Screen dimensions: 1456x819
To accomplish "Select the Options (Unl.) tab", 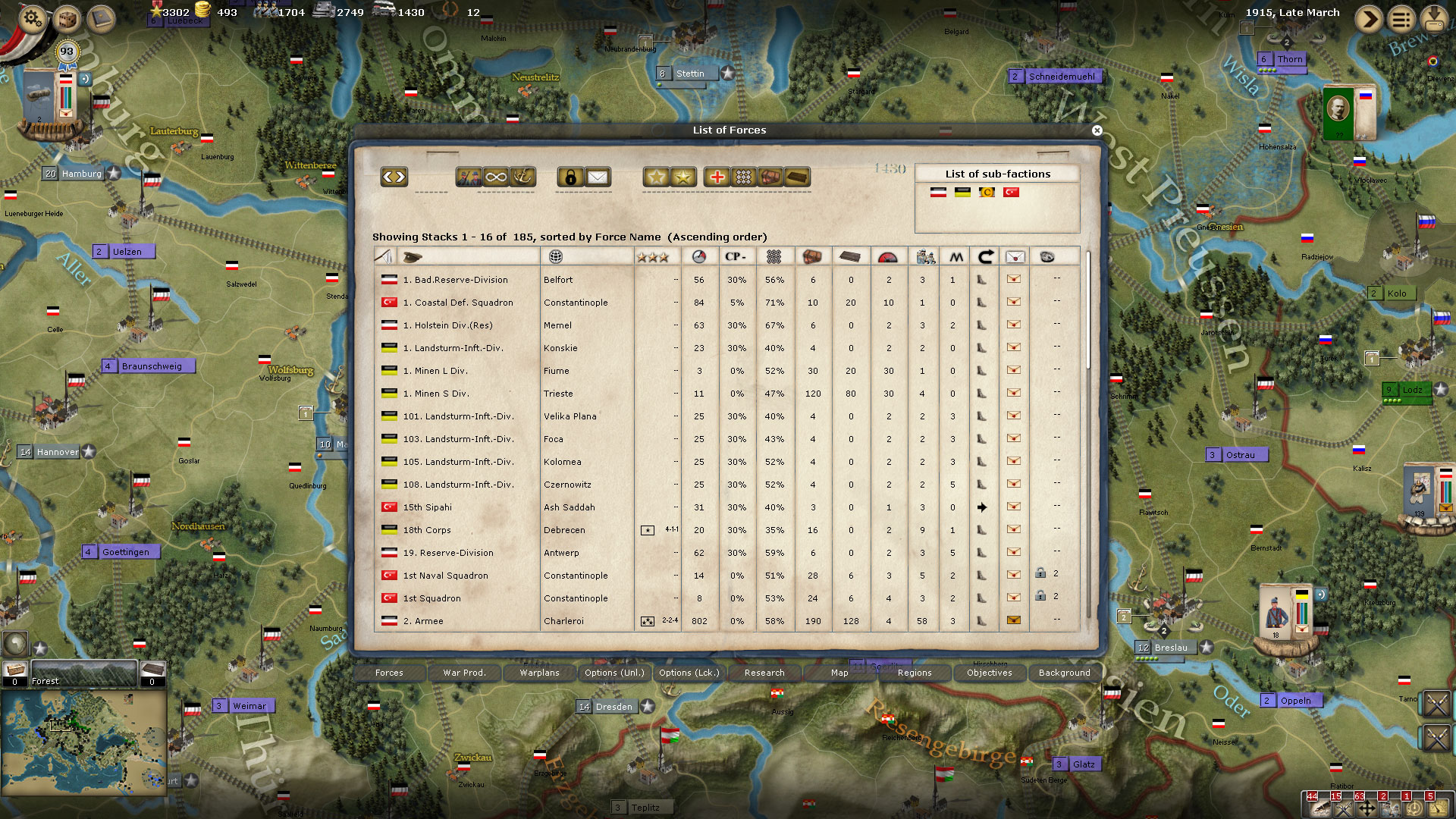I will (x=614, y=673).
